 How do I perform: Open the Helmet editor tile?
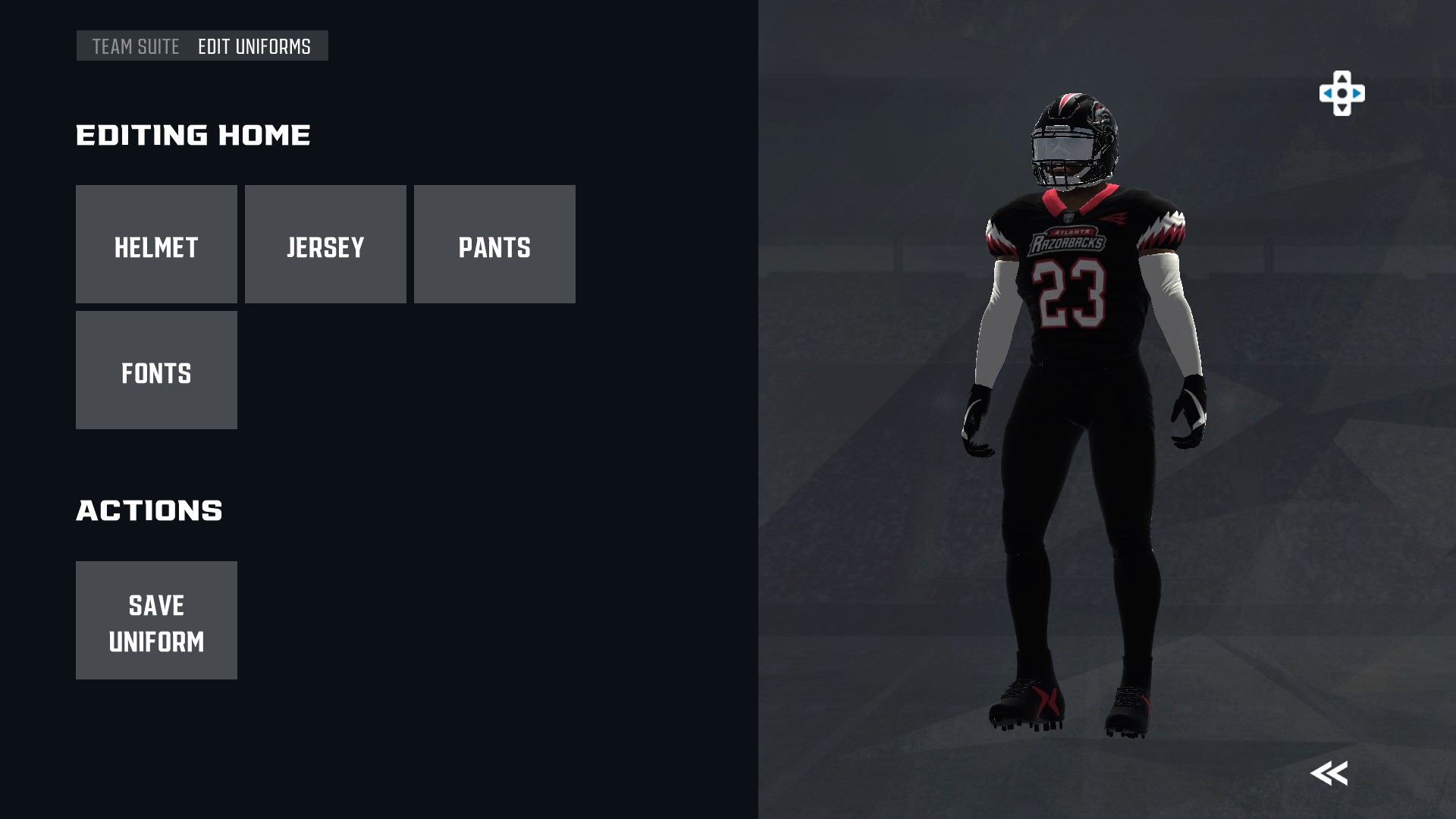[x=156, y=244]
